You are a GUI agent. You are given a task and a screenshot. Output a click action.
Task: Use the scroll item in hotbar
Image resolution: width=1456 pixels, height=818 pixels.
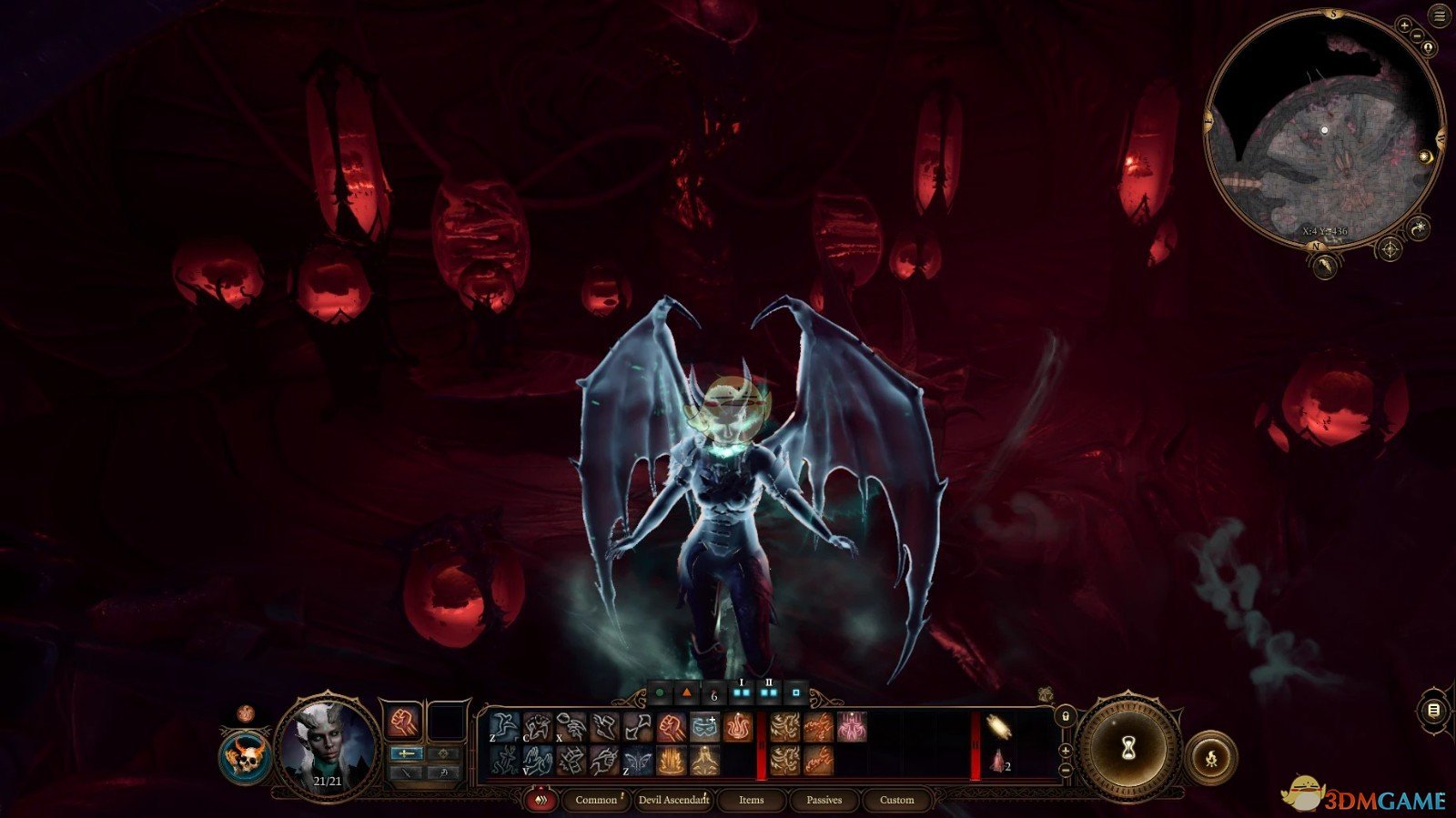pyautogui.click(x=999, y=727)
